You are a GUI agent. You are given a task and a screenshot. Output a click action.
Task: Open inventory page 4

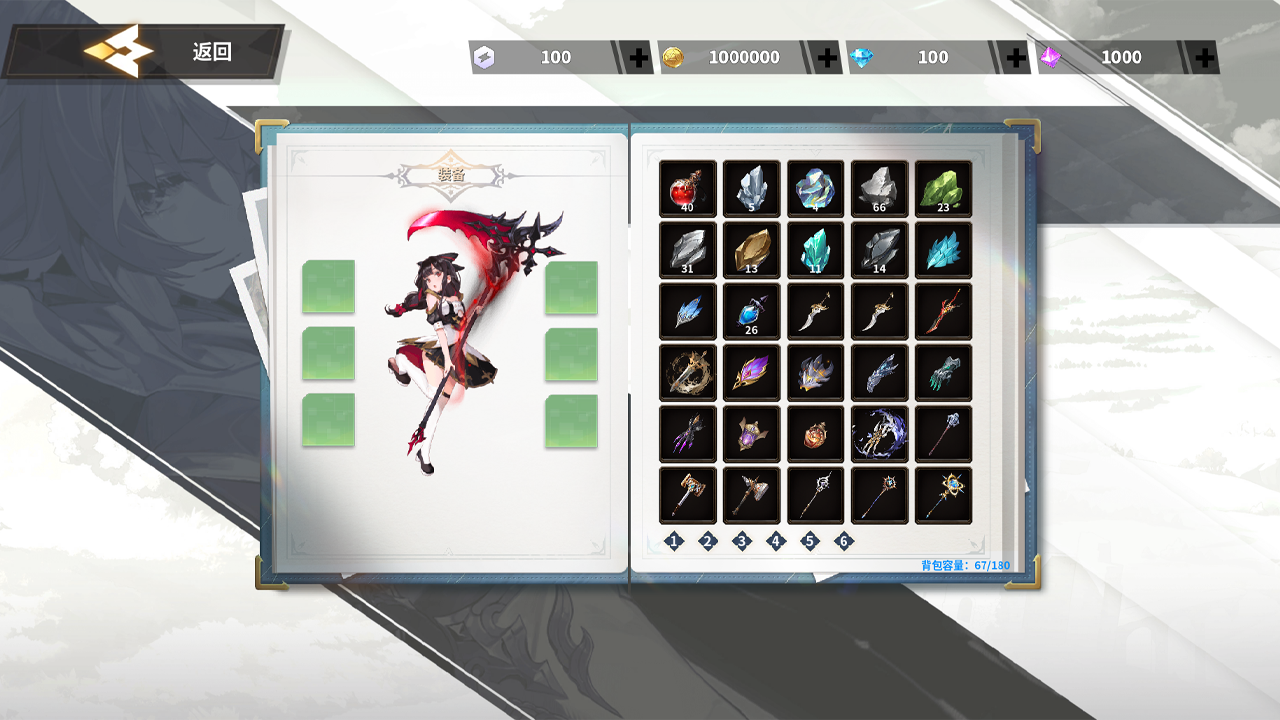776,541
